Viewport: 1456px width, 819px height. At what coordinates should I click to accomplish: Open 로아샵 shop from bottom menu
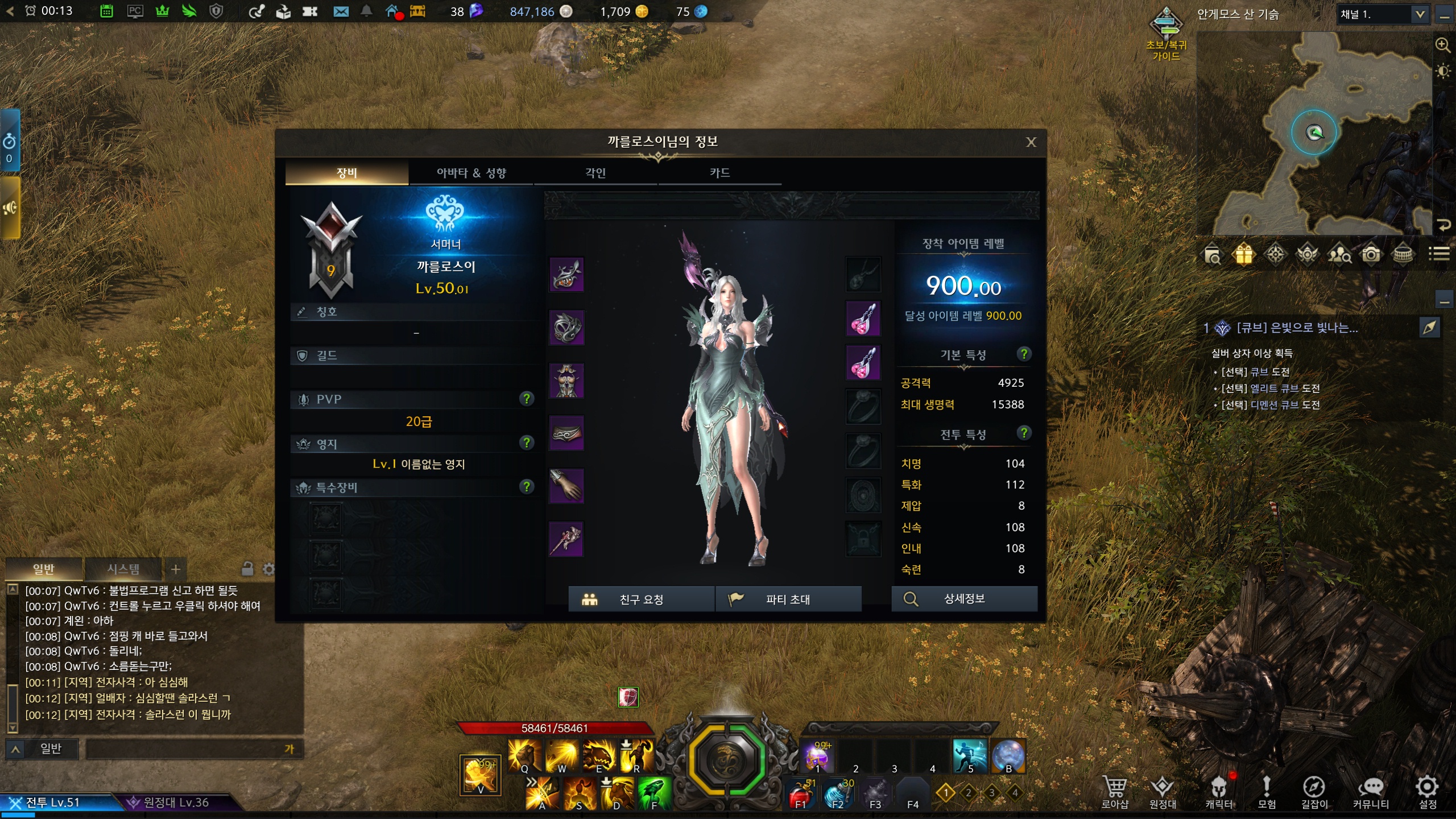[x=1114, y=792]
